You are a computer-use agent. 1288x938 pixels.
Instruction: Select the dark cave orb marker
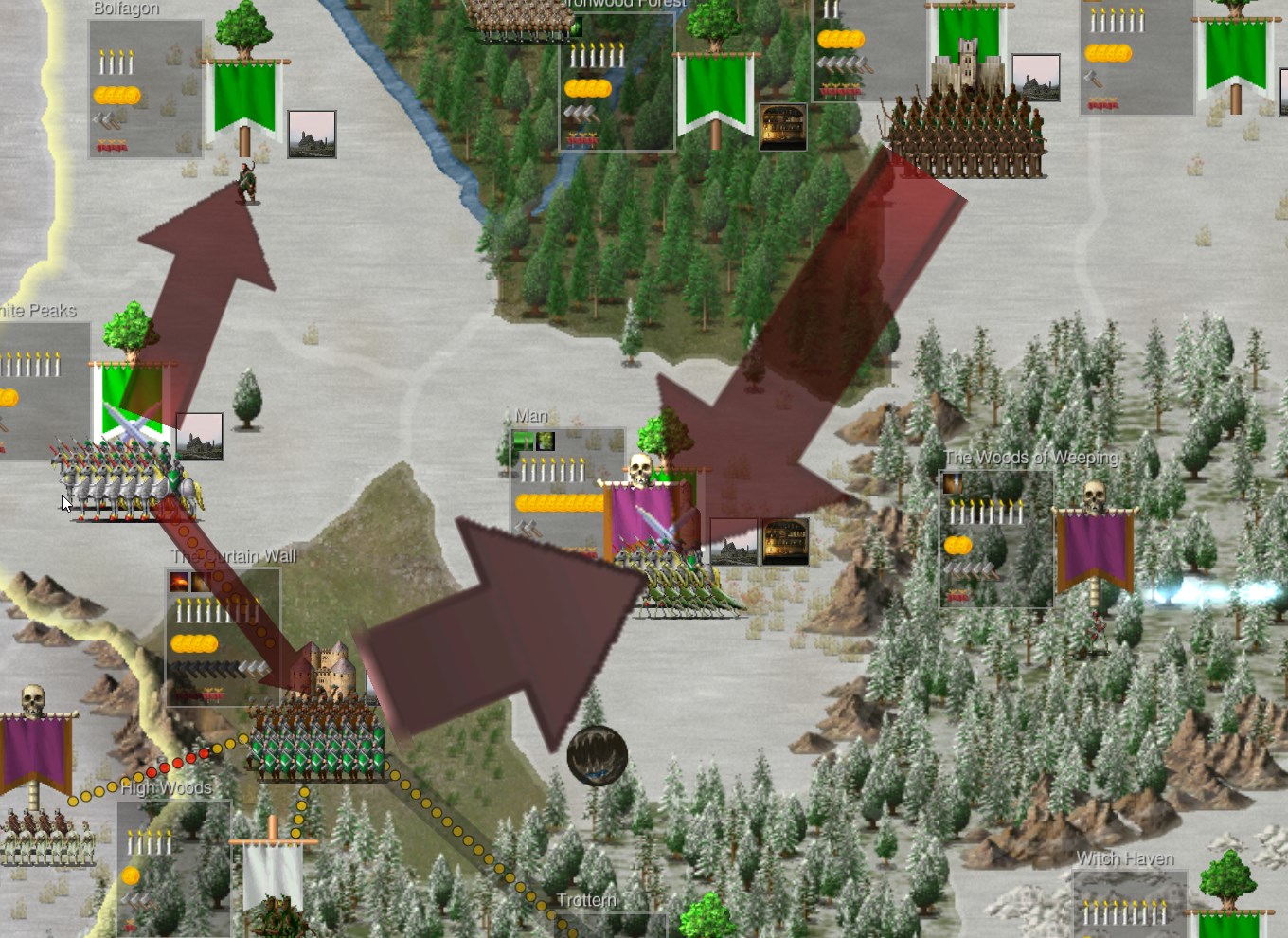point(597,755)
